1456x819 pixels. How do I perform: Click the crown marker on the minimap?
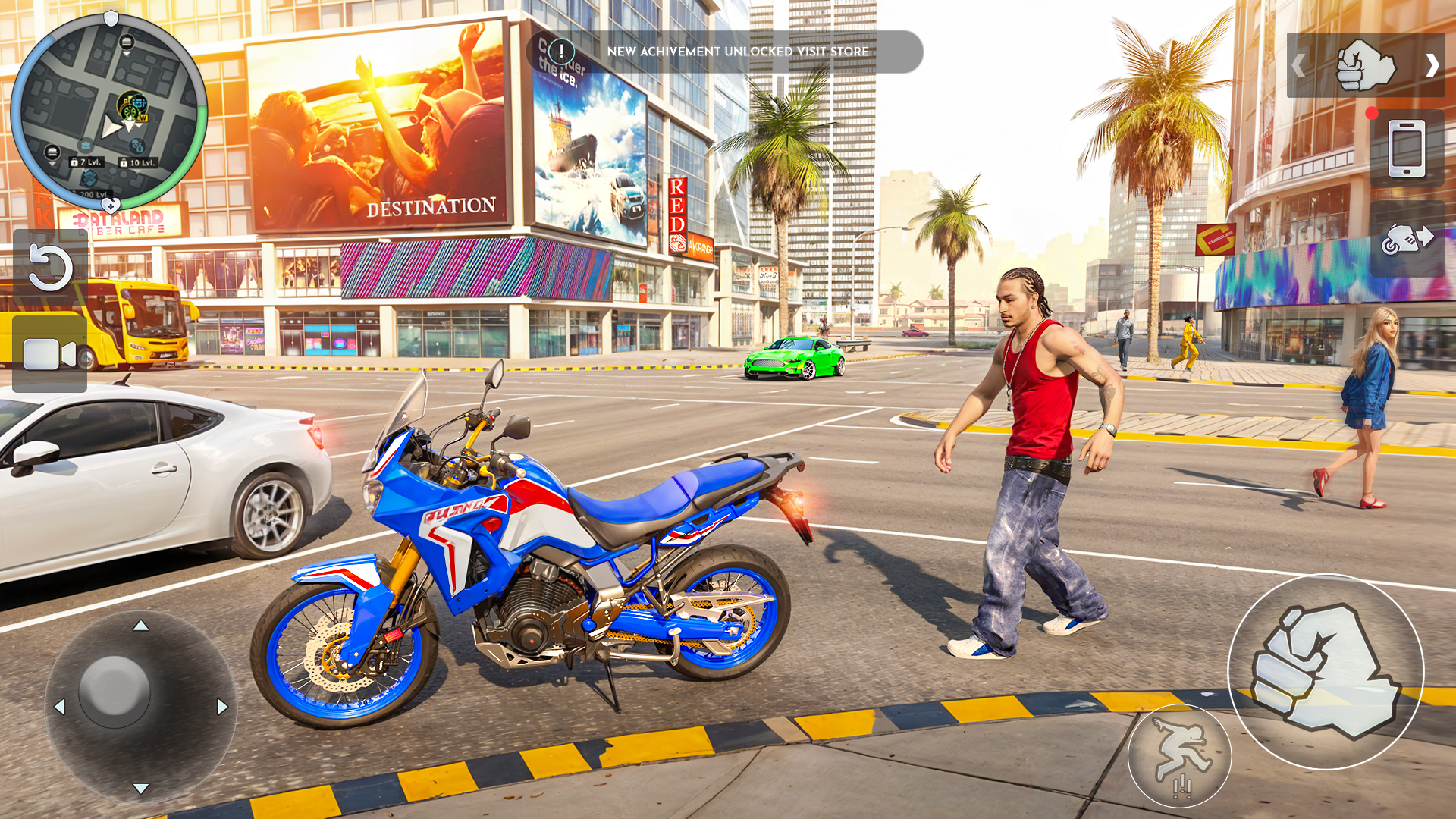tap(86, 144)
